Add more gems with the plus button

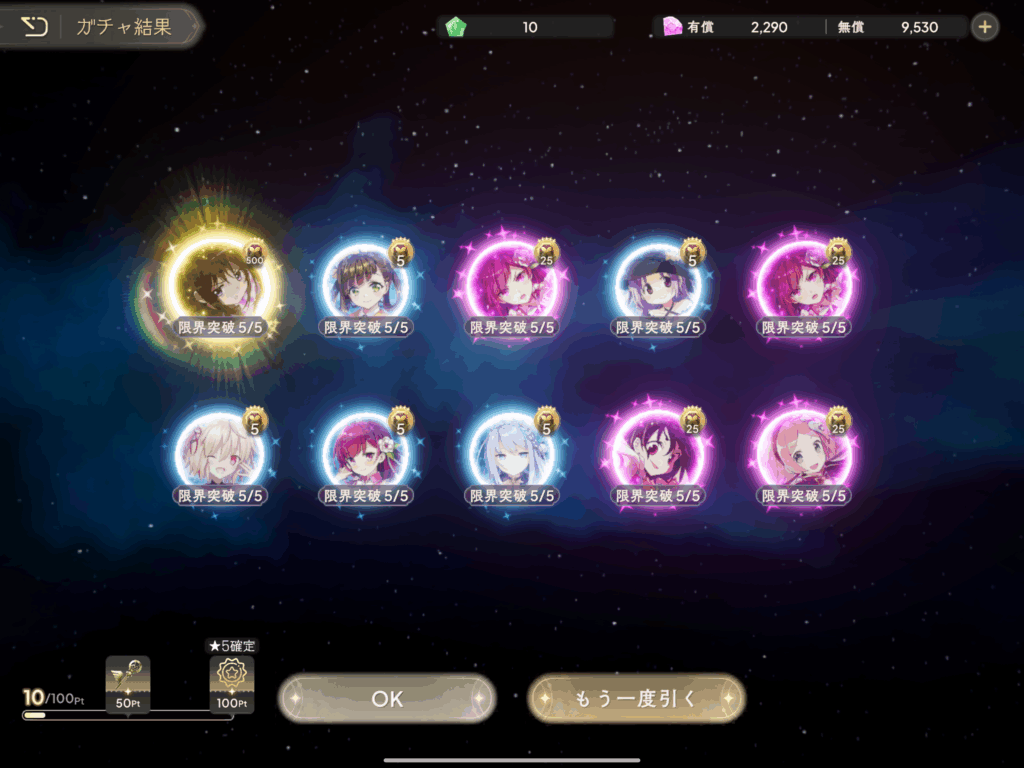(x=985, y=27)
